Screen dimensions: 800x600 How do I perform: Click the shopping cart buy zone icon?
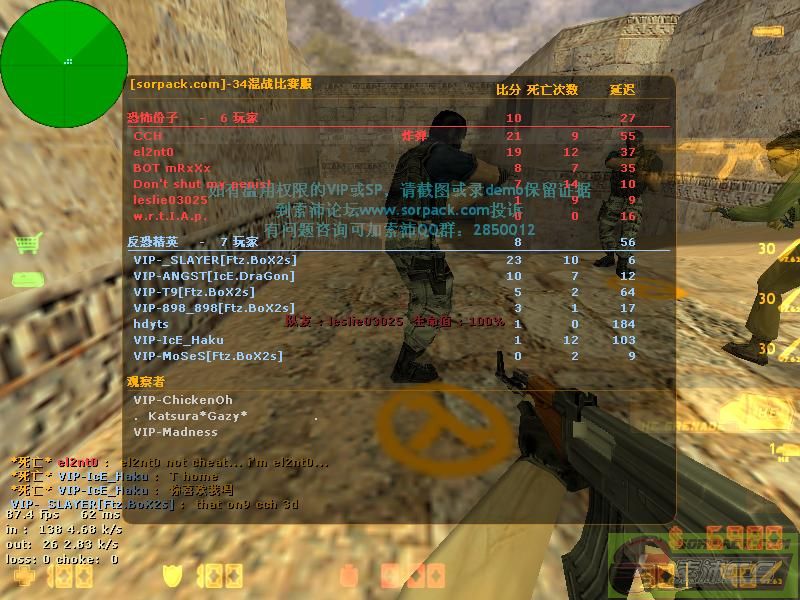28,243
